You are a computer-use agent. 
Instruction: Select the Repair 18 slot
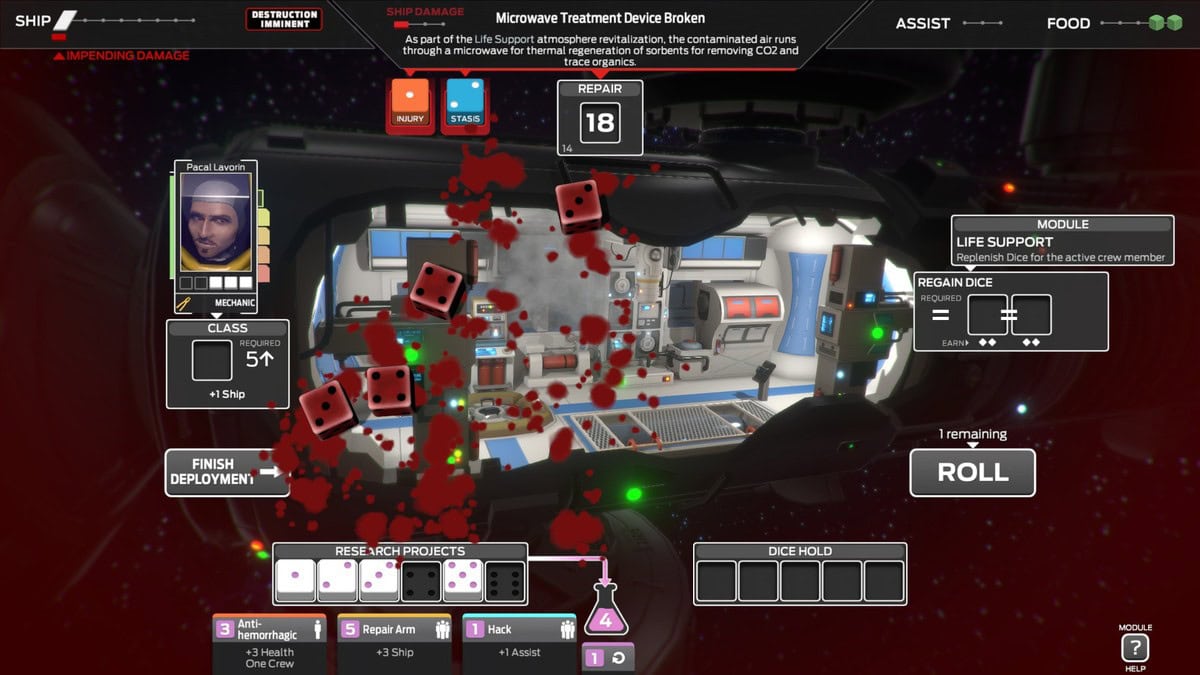pos(600,123)
